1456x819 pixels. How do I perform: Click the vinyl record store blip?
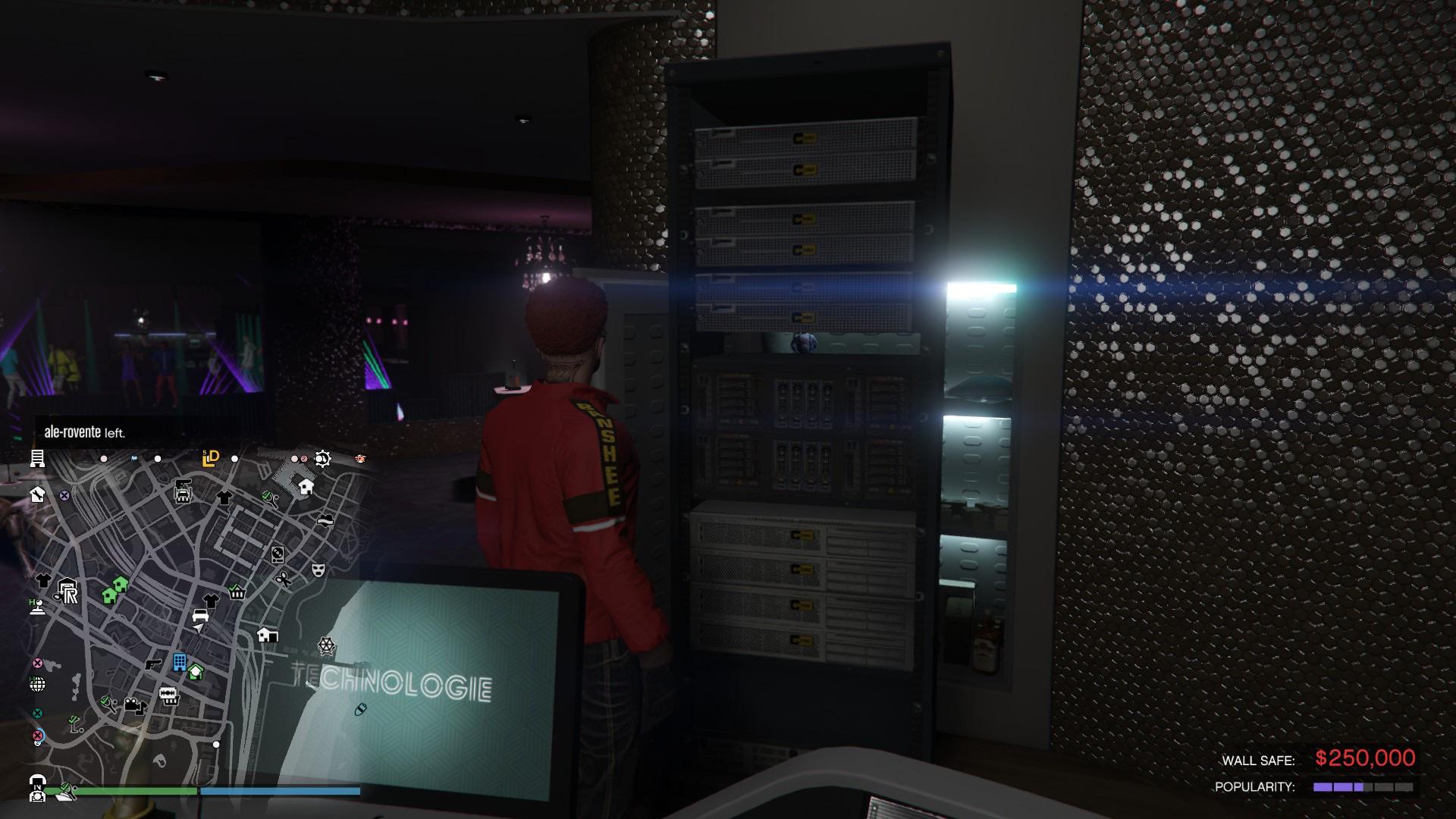click(x=276, y=556)
